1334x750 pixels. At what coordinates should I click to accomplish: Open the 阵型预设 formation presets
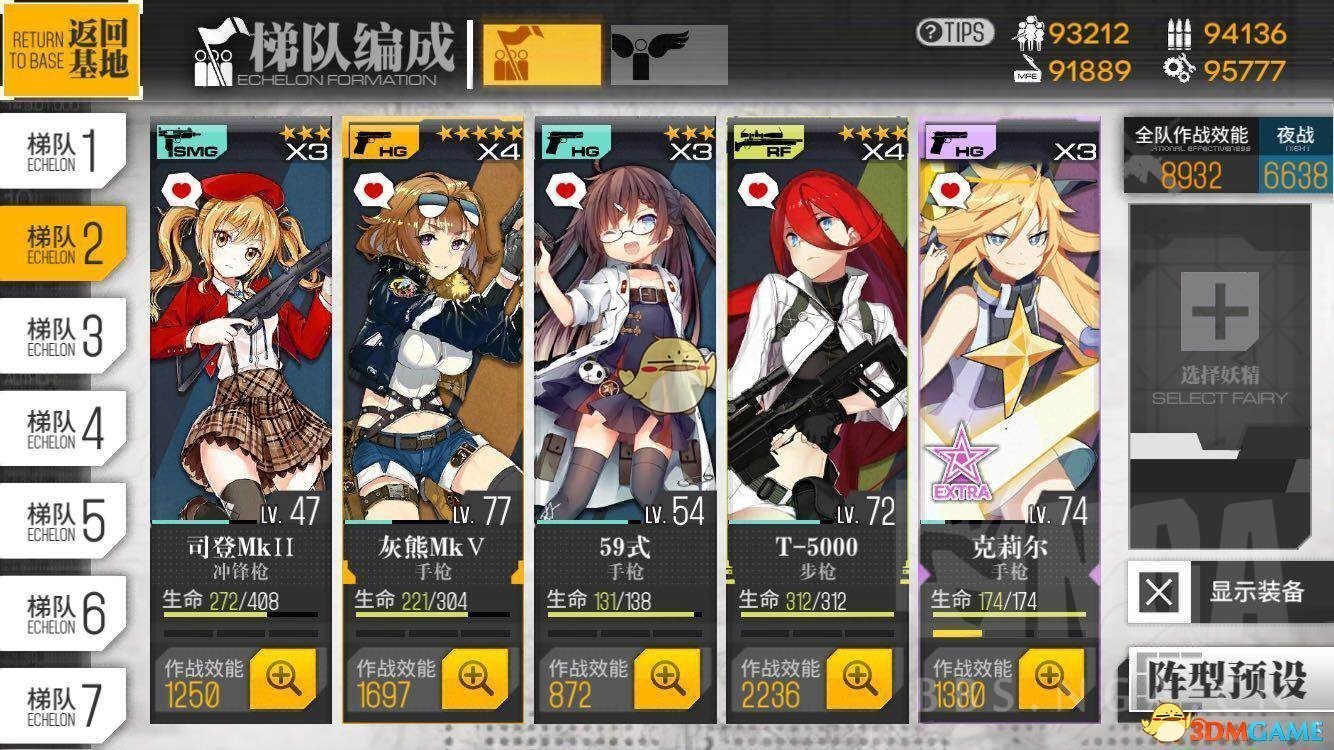(x=1226, y=677)
